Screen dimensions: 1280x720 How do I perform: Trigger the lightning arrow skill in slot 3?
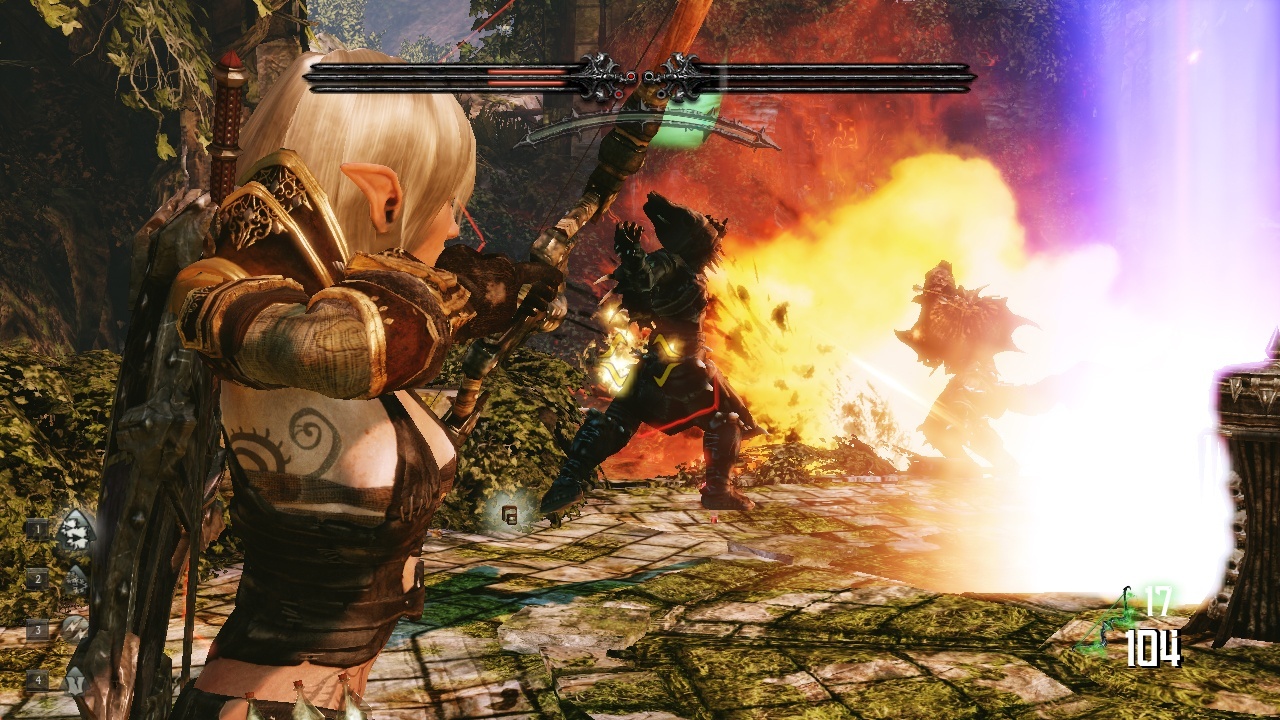click(73, 629)
